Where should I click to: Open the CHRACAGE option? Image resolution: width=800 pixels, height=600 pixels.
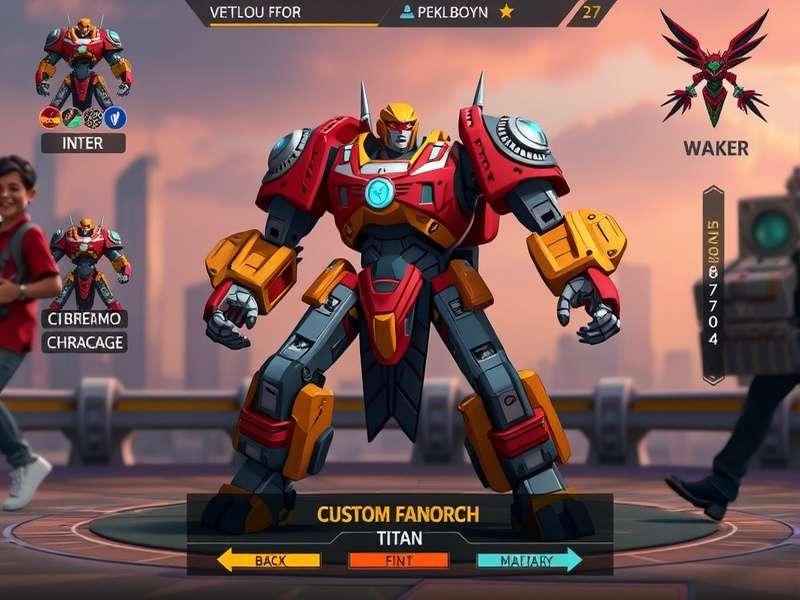coord(84,343)
